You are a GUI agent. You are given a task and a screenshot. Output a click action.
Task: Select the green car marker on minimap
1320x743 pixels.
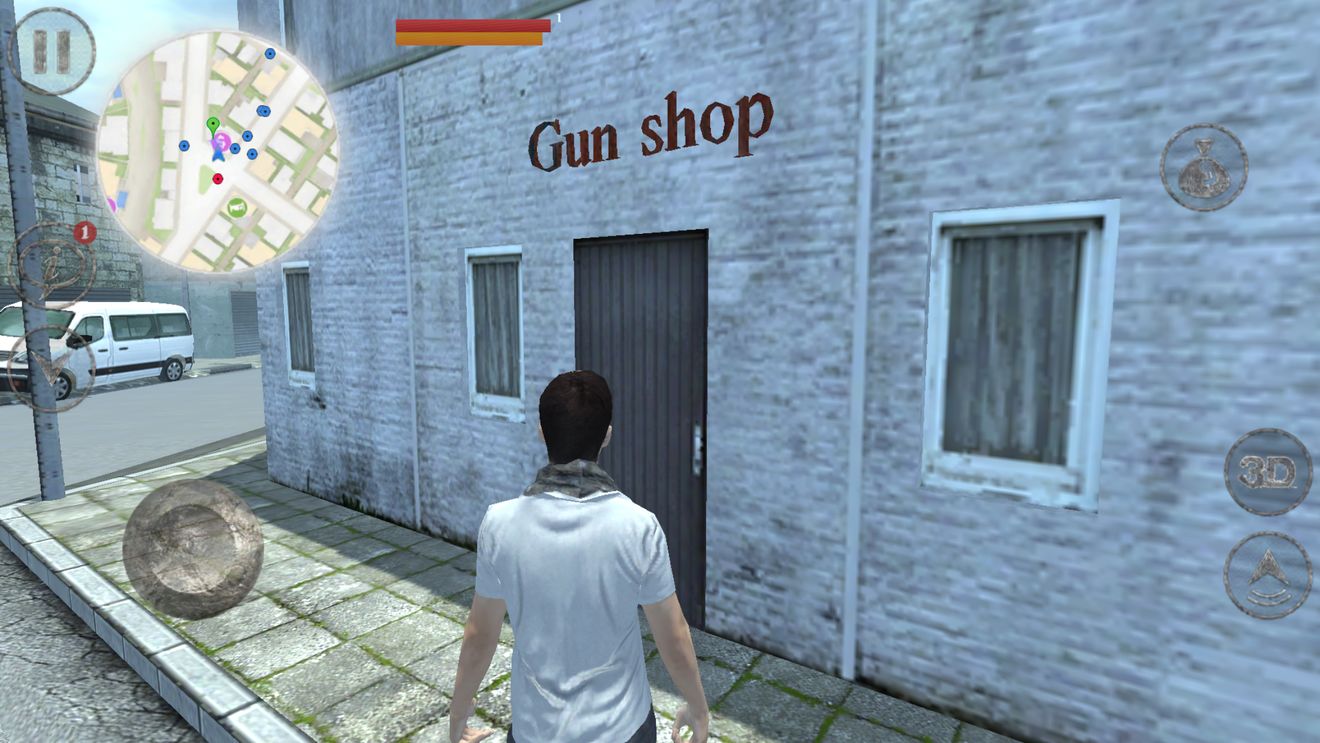coord(237,207)
